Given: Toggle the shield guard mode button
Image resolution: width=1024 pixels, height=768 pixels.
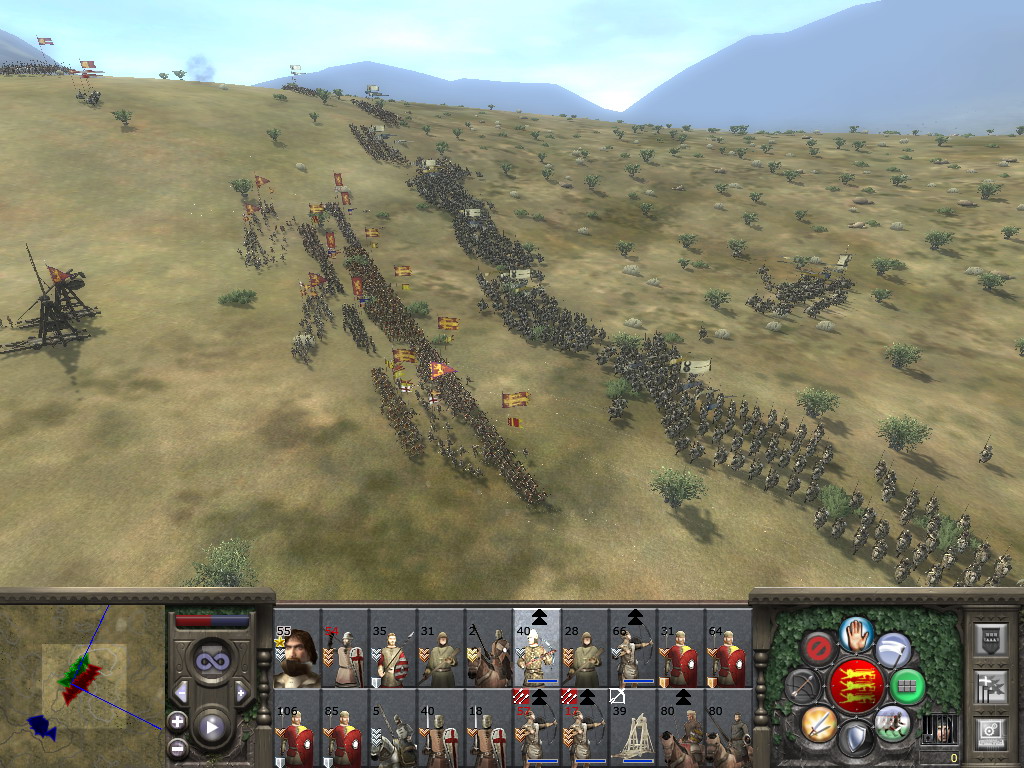Looking at the screenshot, I should tap(856, 737).
